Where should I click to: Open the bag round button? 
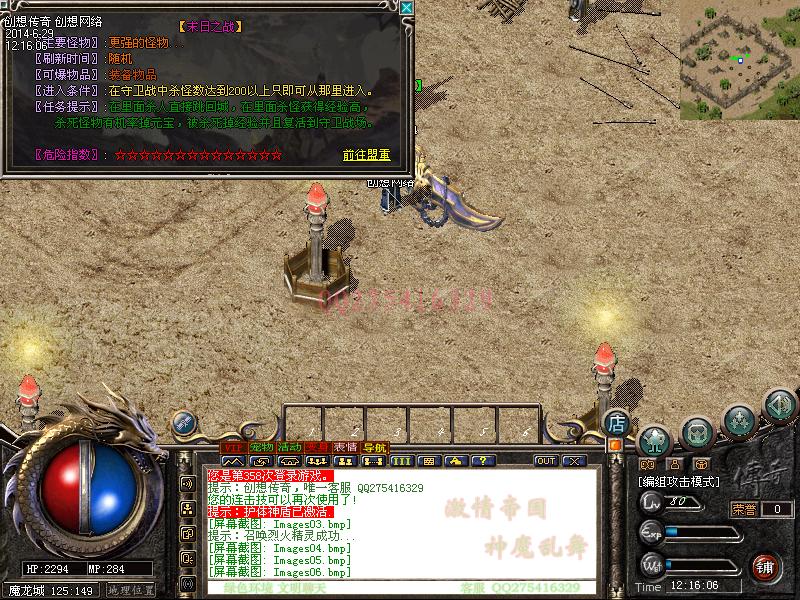click(x=697, y=431)
